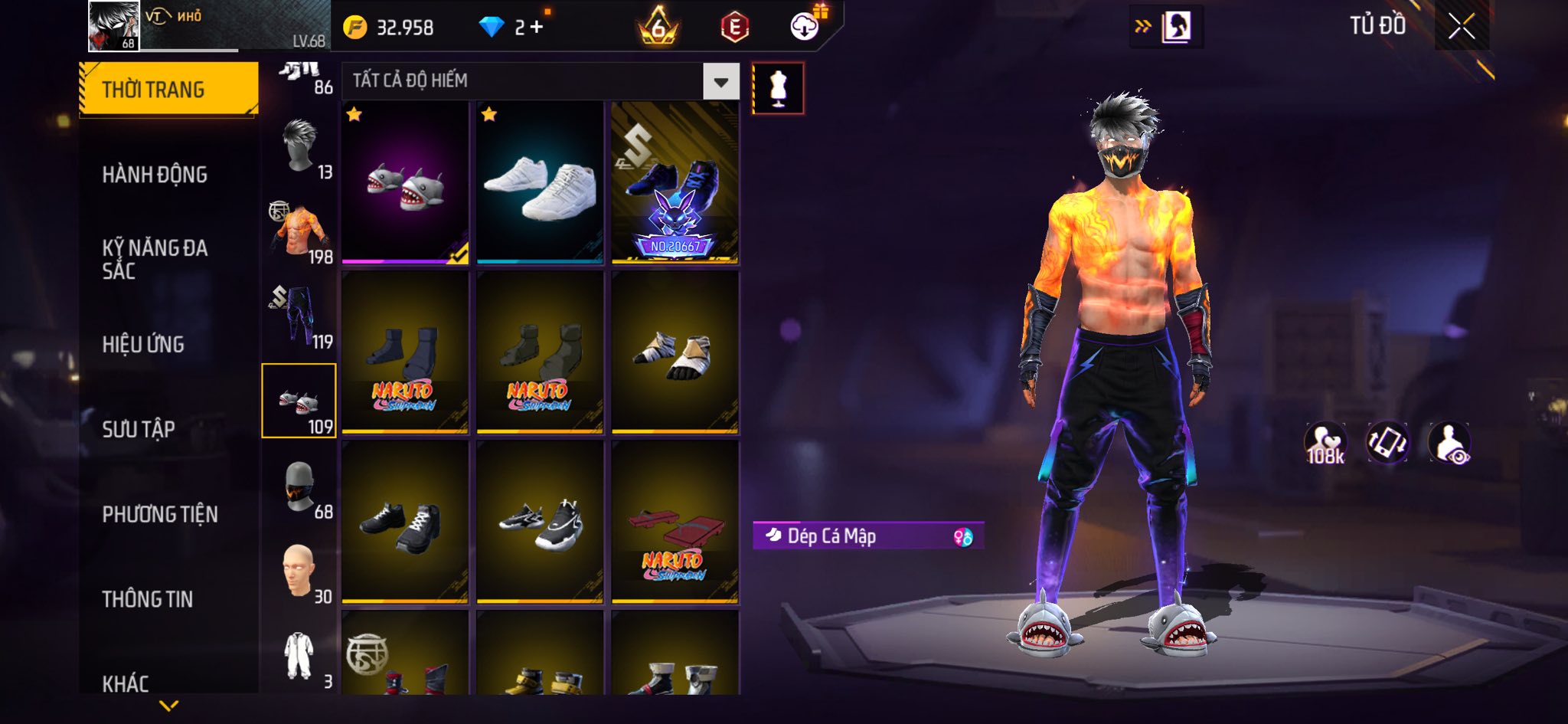Select the hairstyle category with 13 items
Image resolution: width=1568 pixels, height=724 pixels.
[299, 148]
